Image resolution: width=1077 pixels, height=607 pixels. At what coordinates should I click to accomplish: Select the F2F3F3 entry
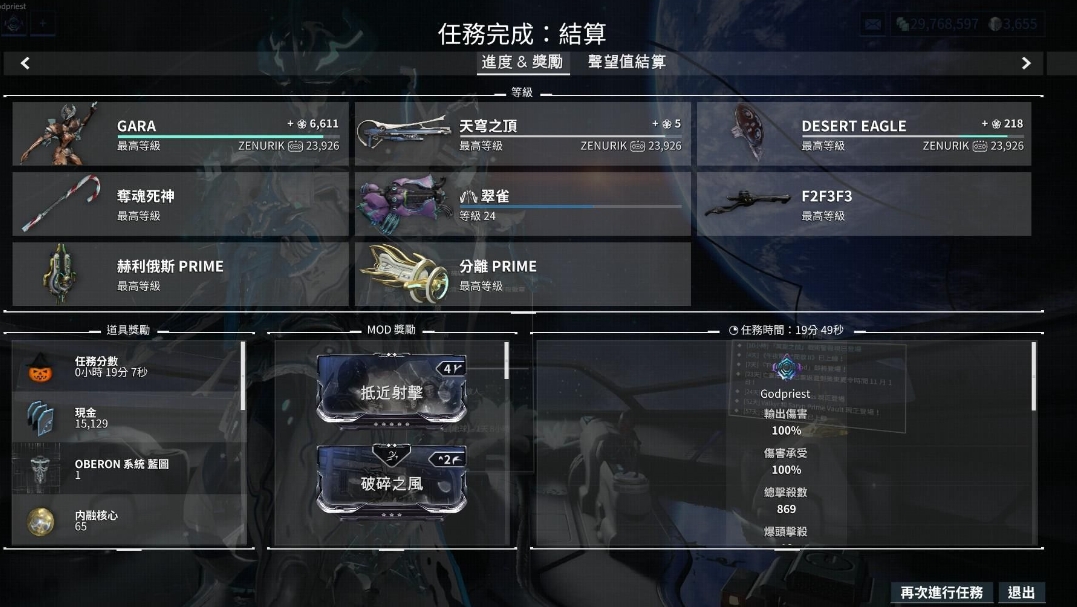pos(865,204)
